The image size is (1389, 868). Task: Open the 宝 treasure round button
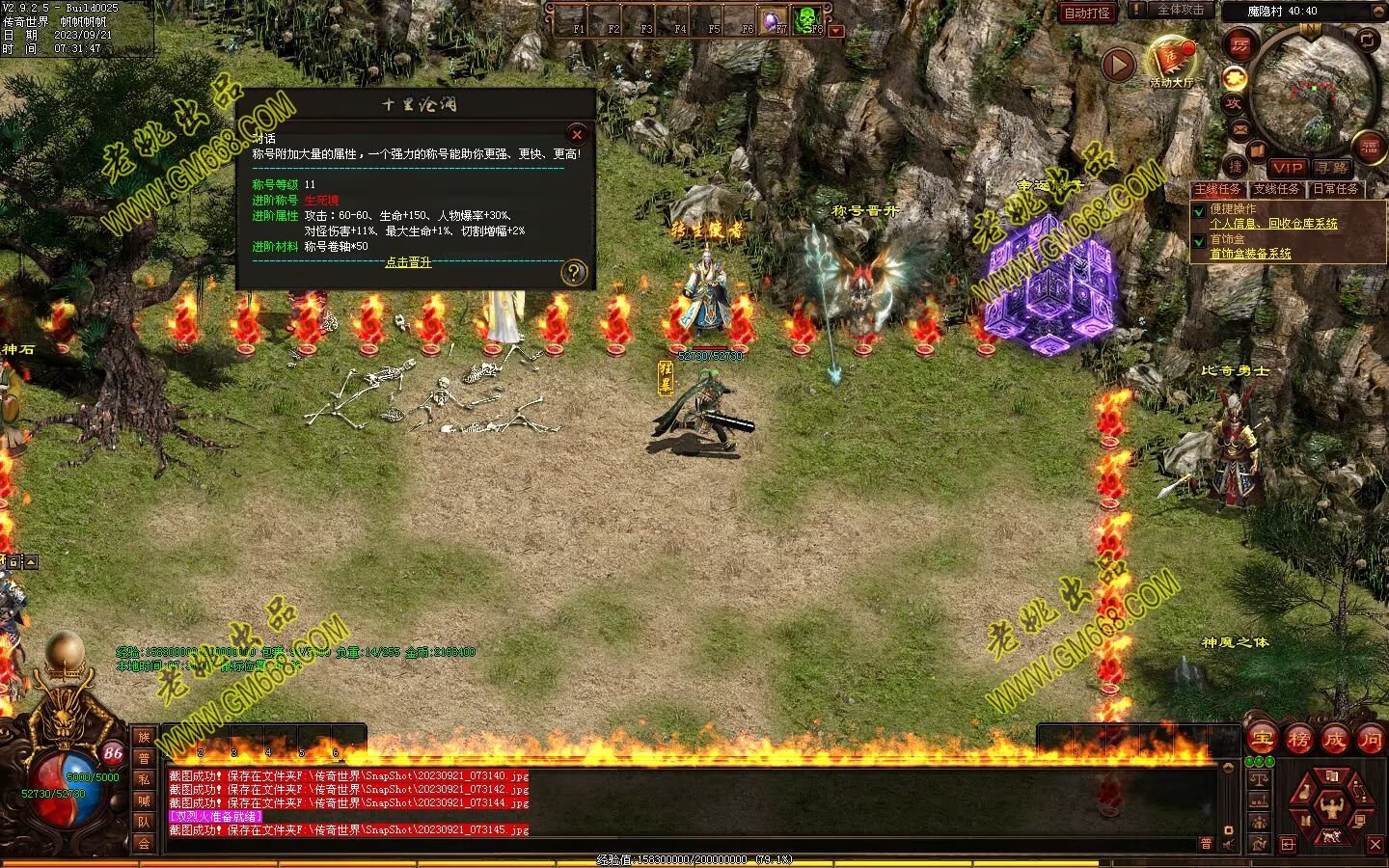click(x=1263, y=740)
